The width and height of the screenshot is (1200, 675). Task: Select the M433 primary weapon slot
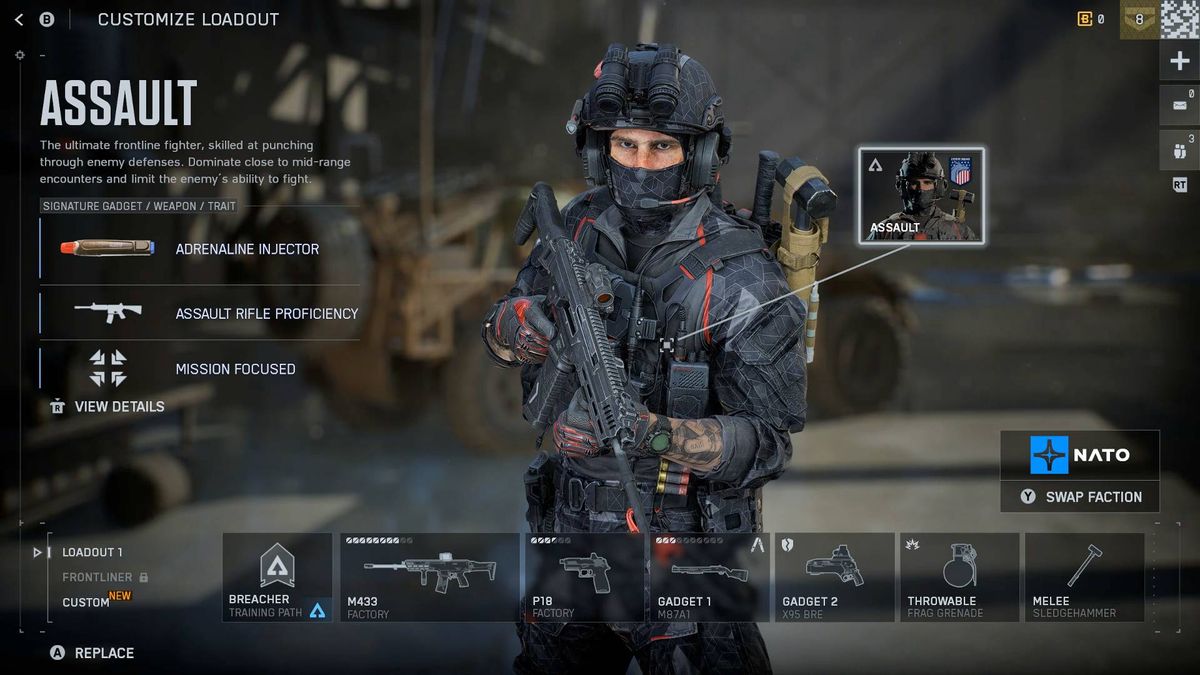coord(430,577)
